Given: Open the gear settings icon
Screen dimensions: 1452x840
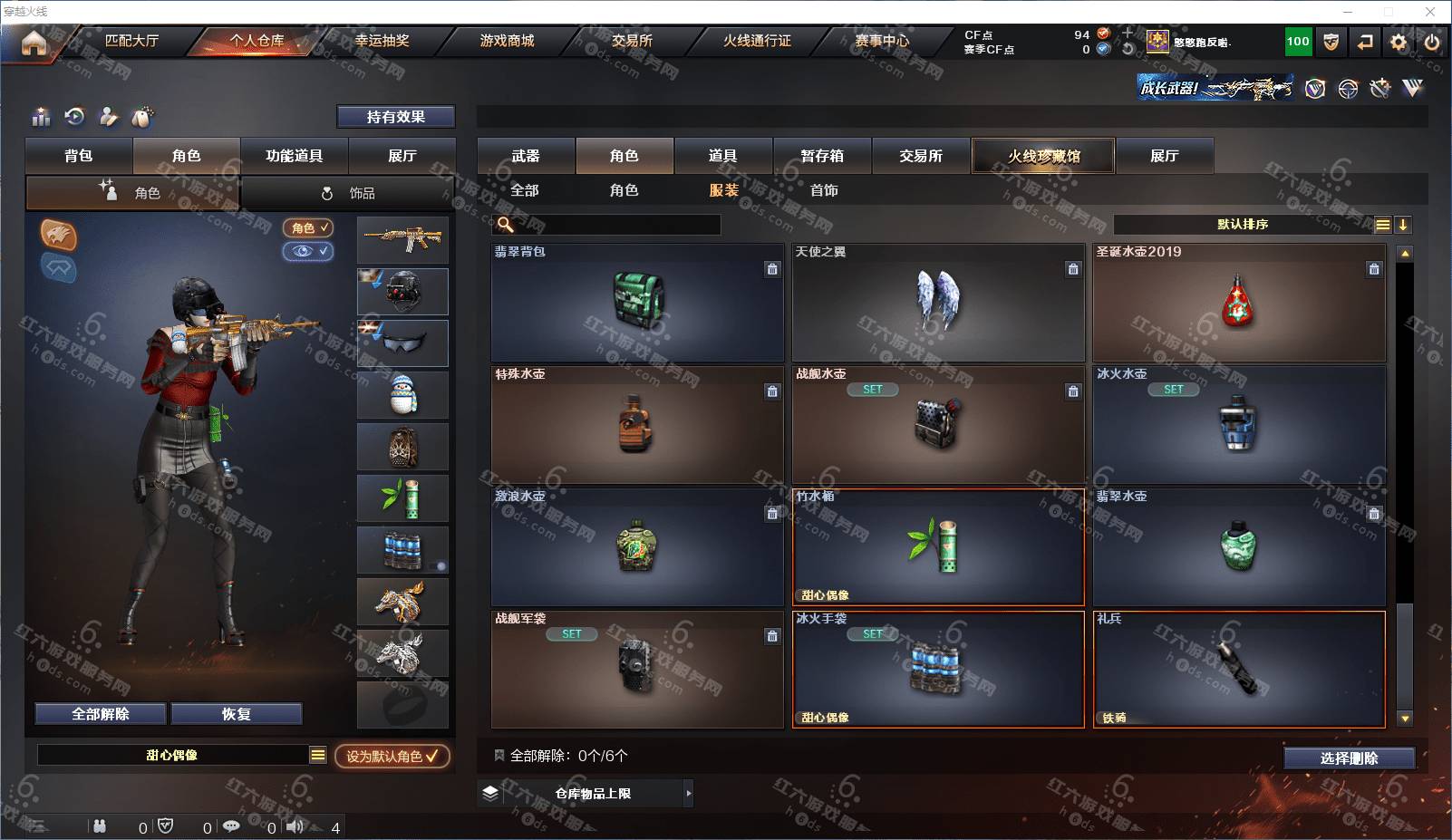Looking at the screenshot, I should tap(1399, 42).
